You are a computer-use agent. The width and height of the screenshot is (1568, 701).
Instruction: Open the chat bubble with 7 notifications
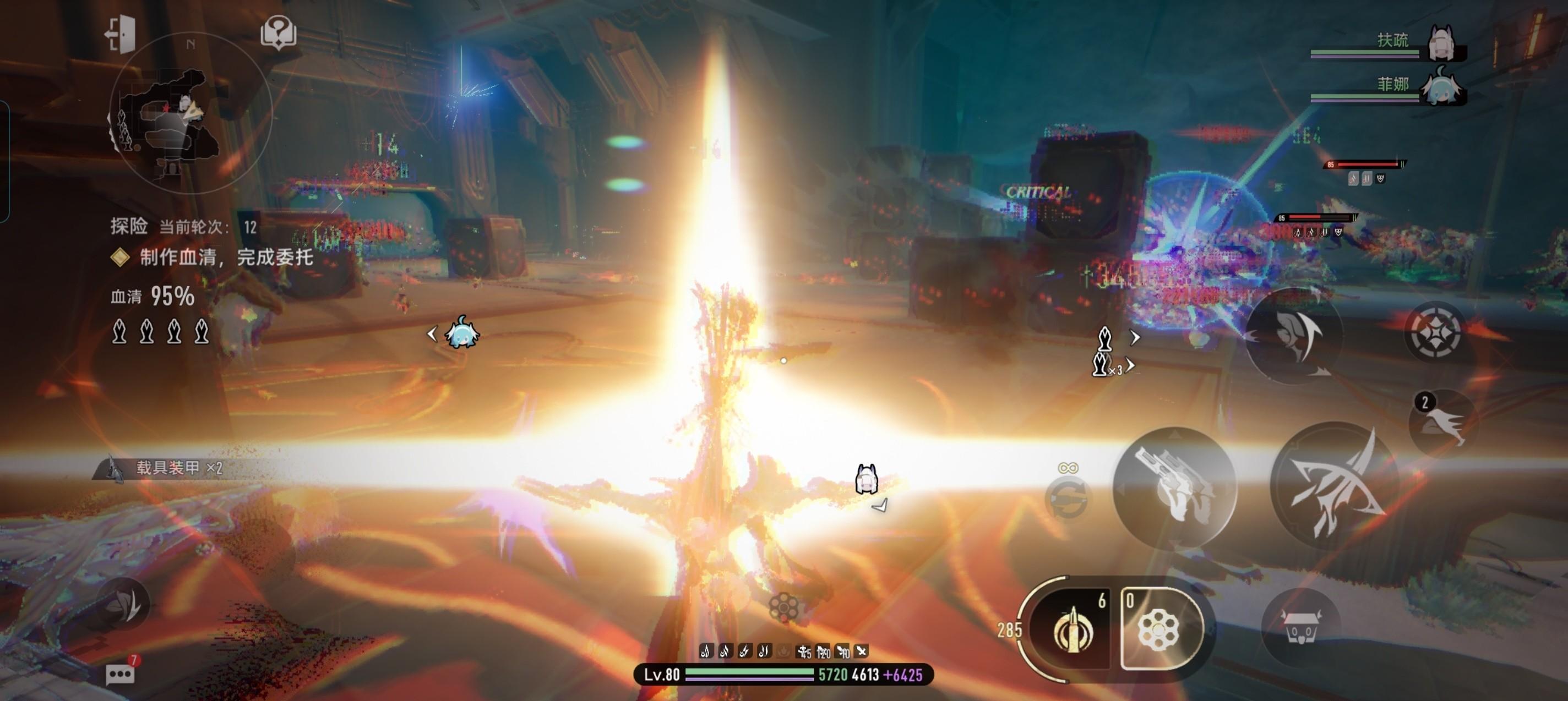point(121,673)
